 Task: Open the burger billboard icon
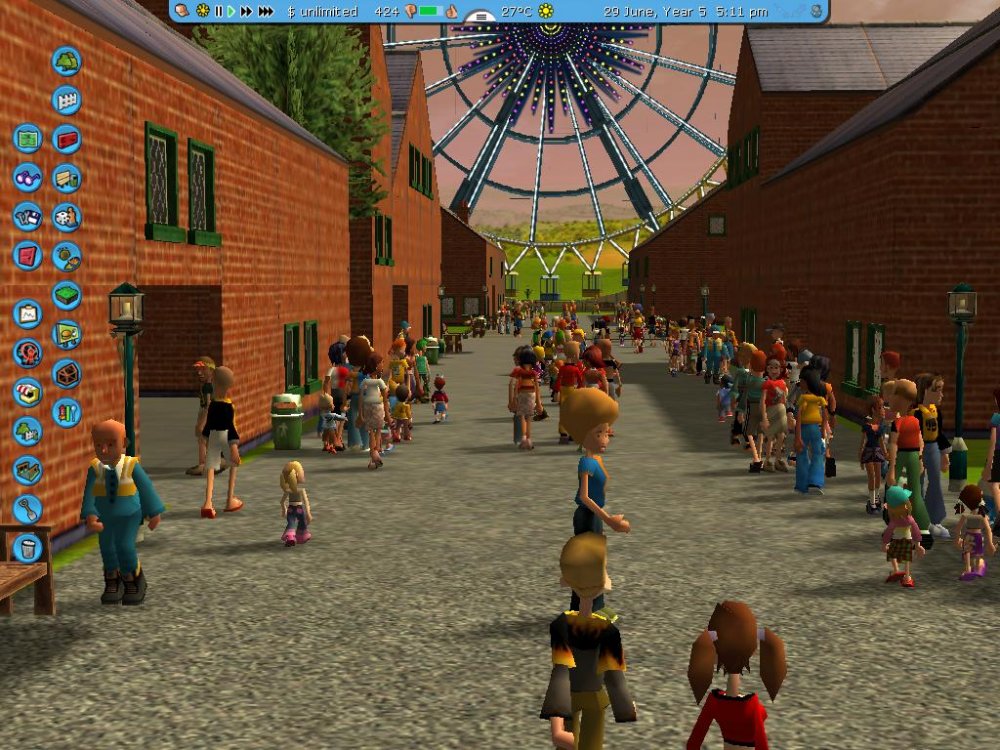click(66, 334)
